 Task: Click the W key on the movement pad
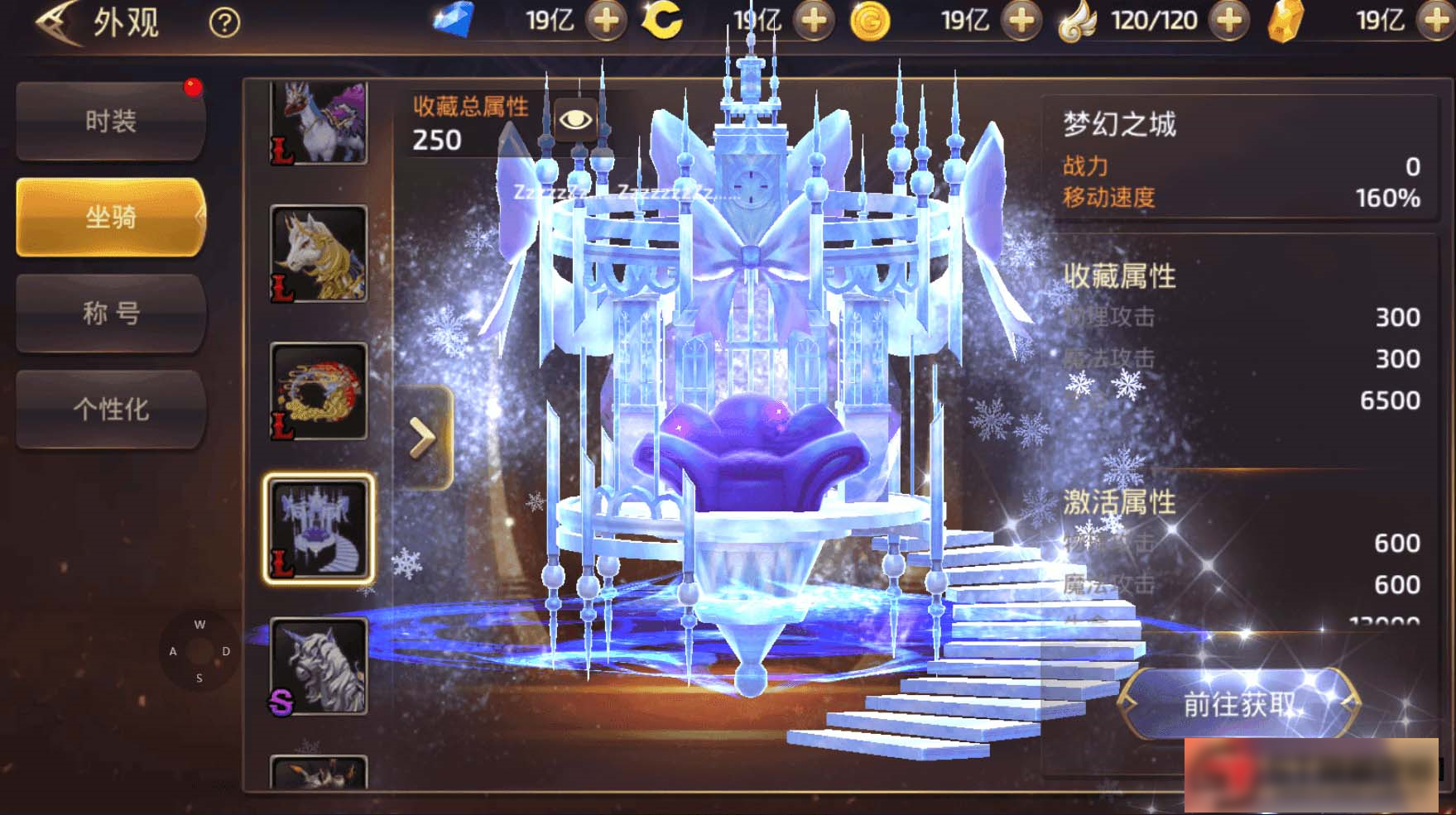pyautogui.click(x=199, y=623)
